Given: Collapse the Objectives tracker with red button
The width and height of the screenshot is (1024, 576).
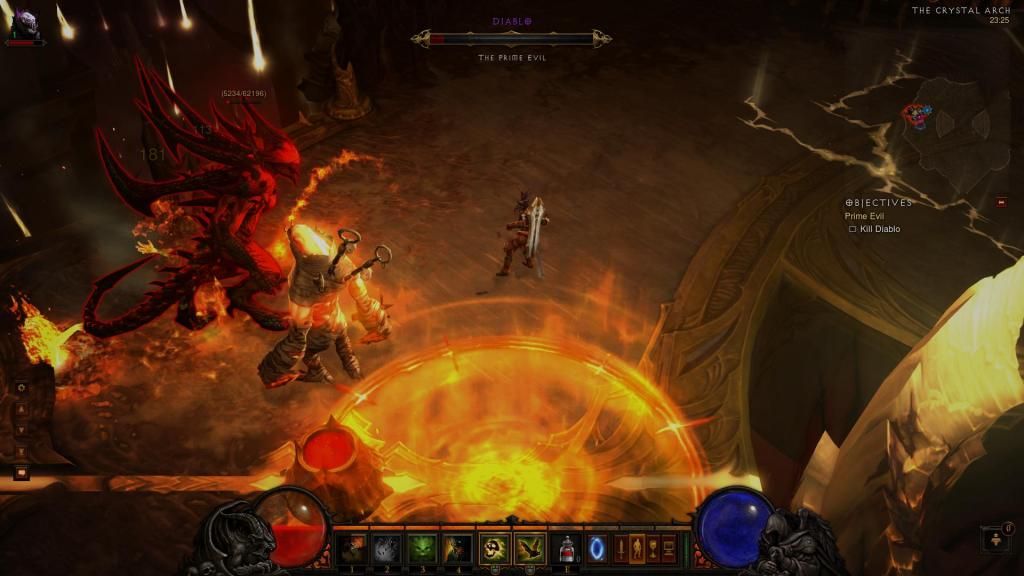Looking at the screenshot, I should click(x=1001, y=203).
